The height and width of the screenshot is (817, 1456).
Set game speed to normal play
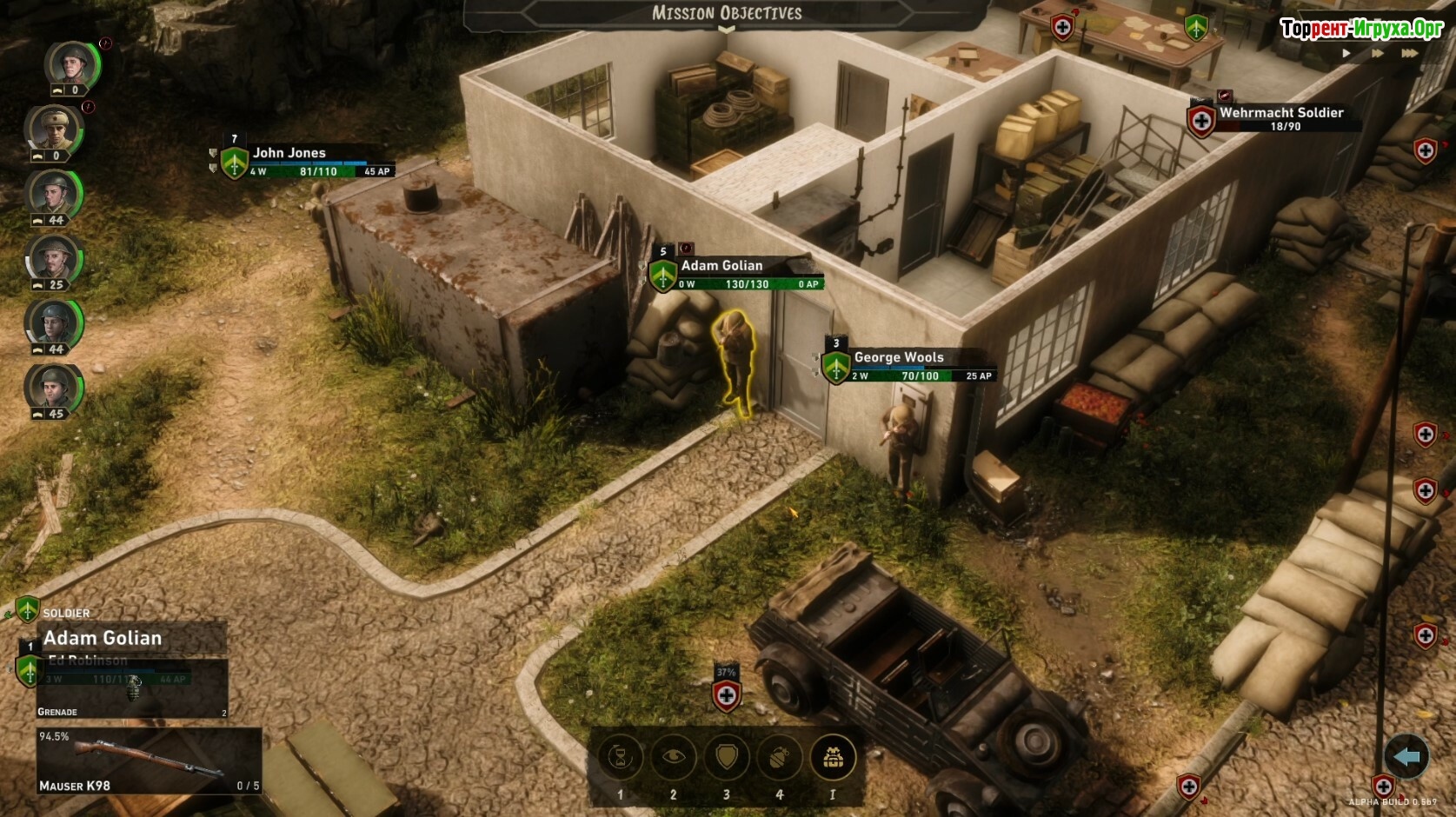pos(1346,54)
